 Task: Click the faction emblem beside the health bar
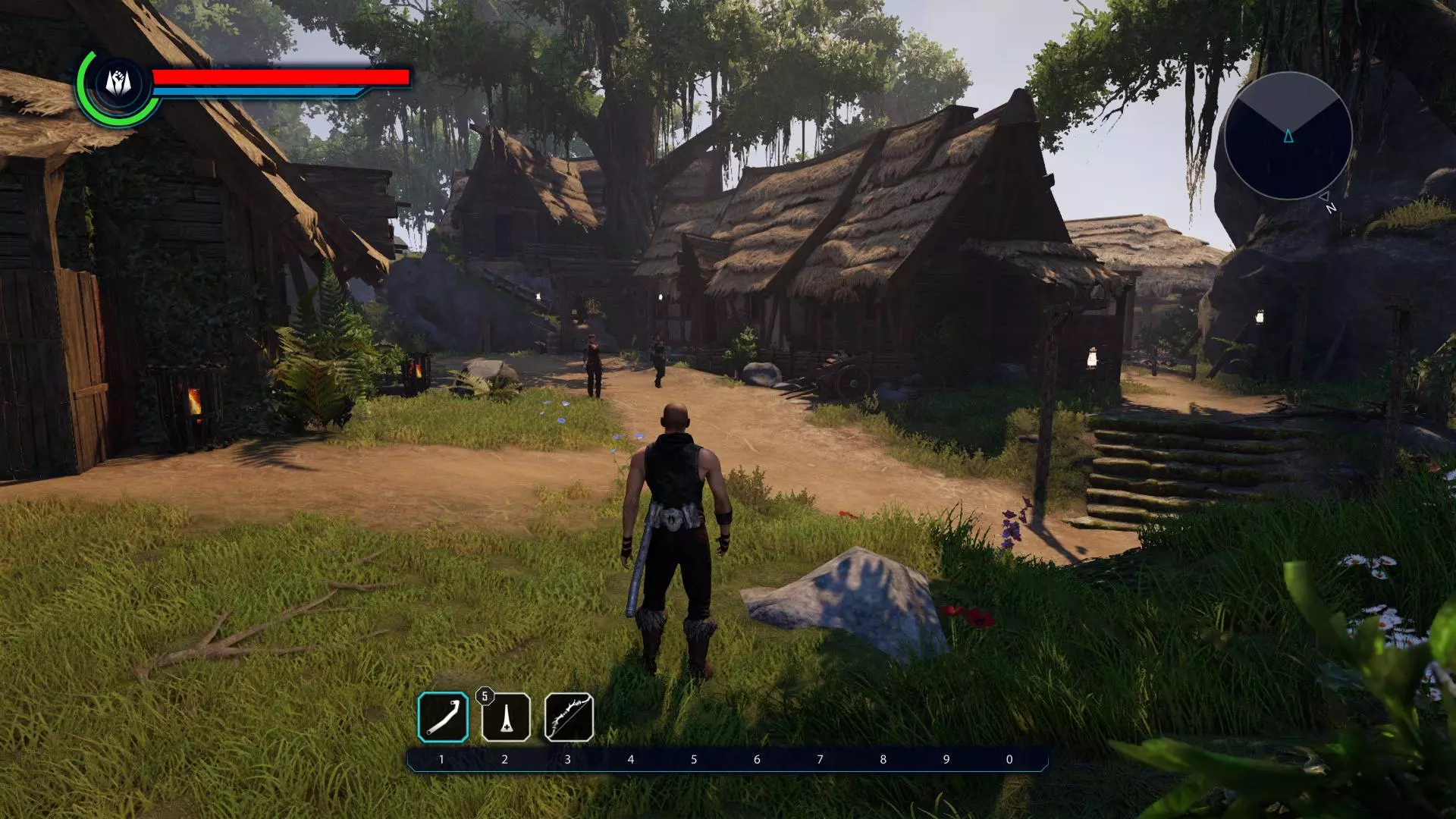pos(118,83)
